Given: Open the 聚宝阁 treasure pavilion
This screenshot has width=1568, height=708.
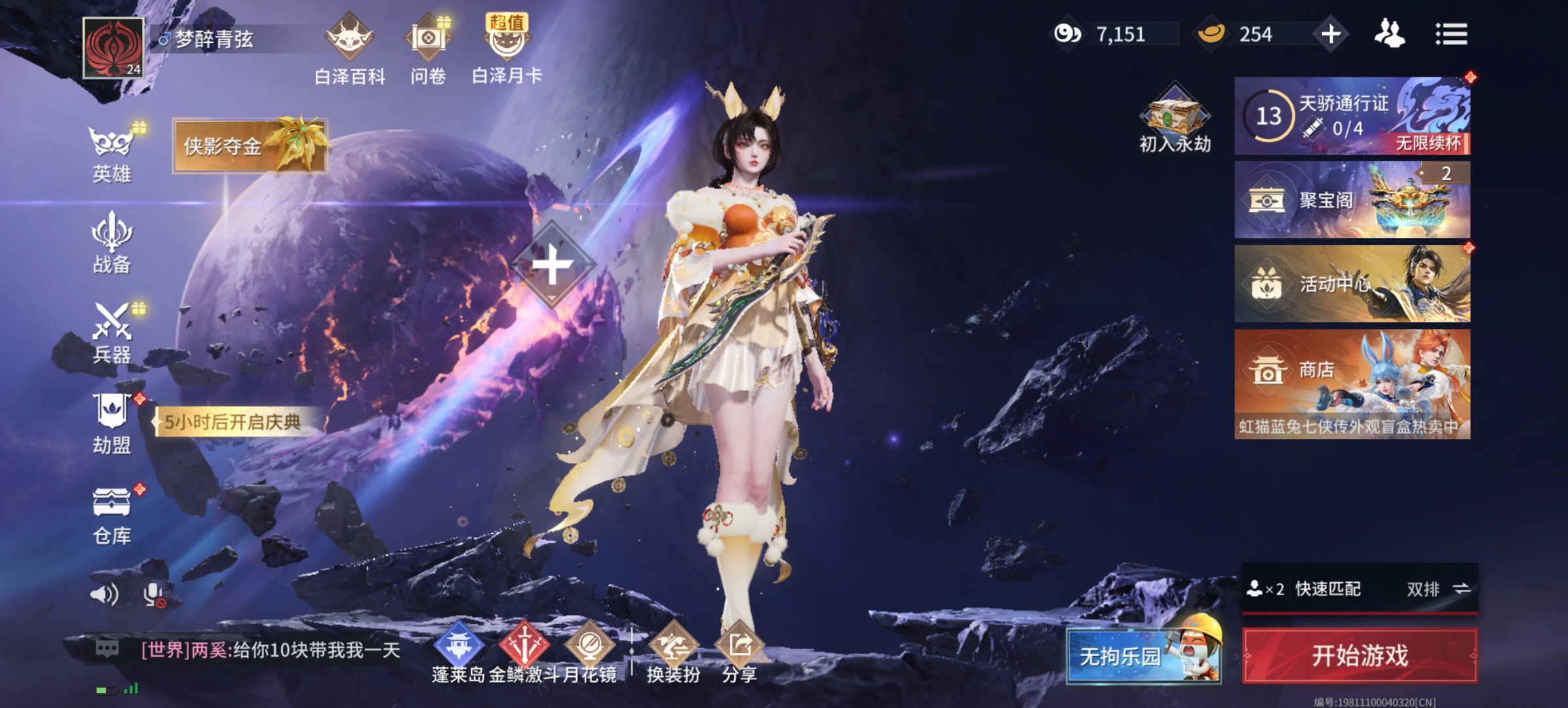Looking at the screenshot, I should point(1352,199).
